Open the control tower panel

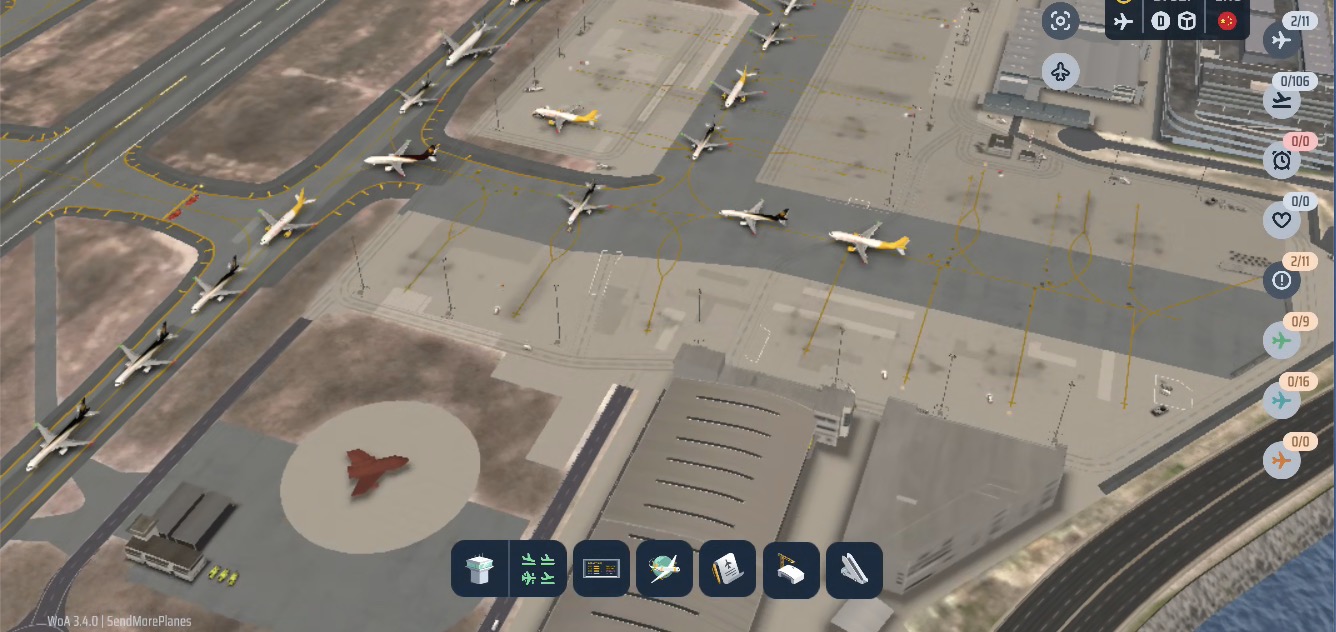click(481, 570)
